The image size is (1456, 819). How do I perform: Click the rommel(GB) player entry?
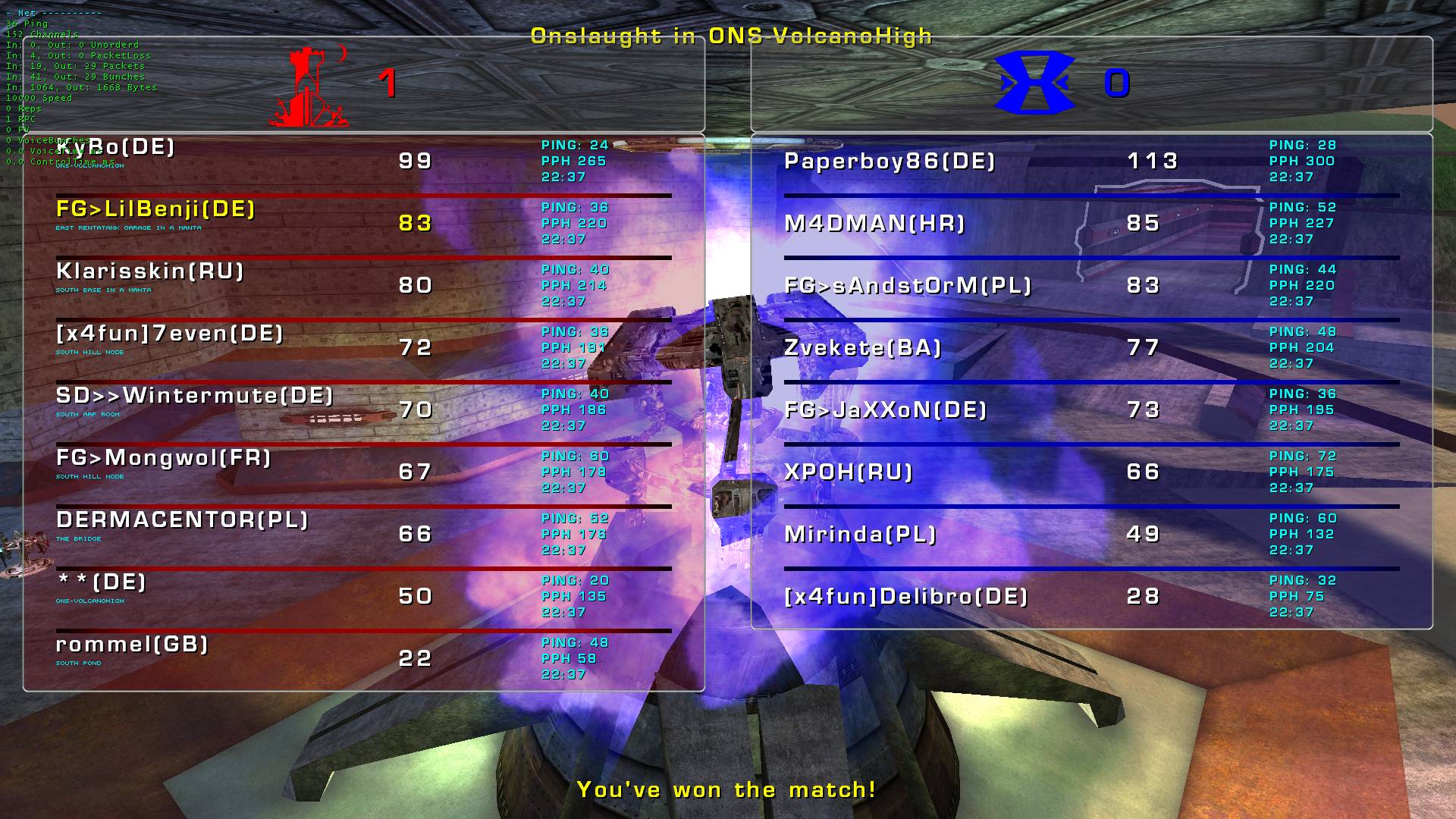pyautogui.click(x=132, y=645)
